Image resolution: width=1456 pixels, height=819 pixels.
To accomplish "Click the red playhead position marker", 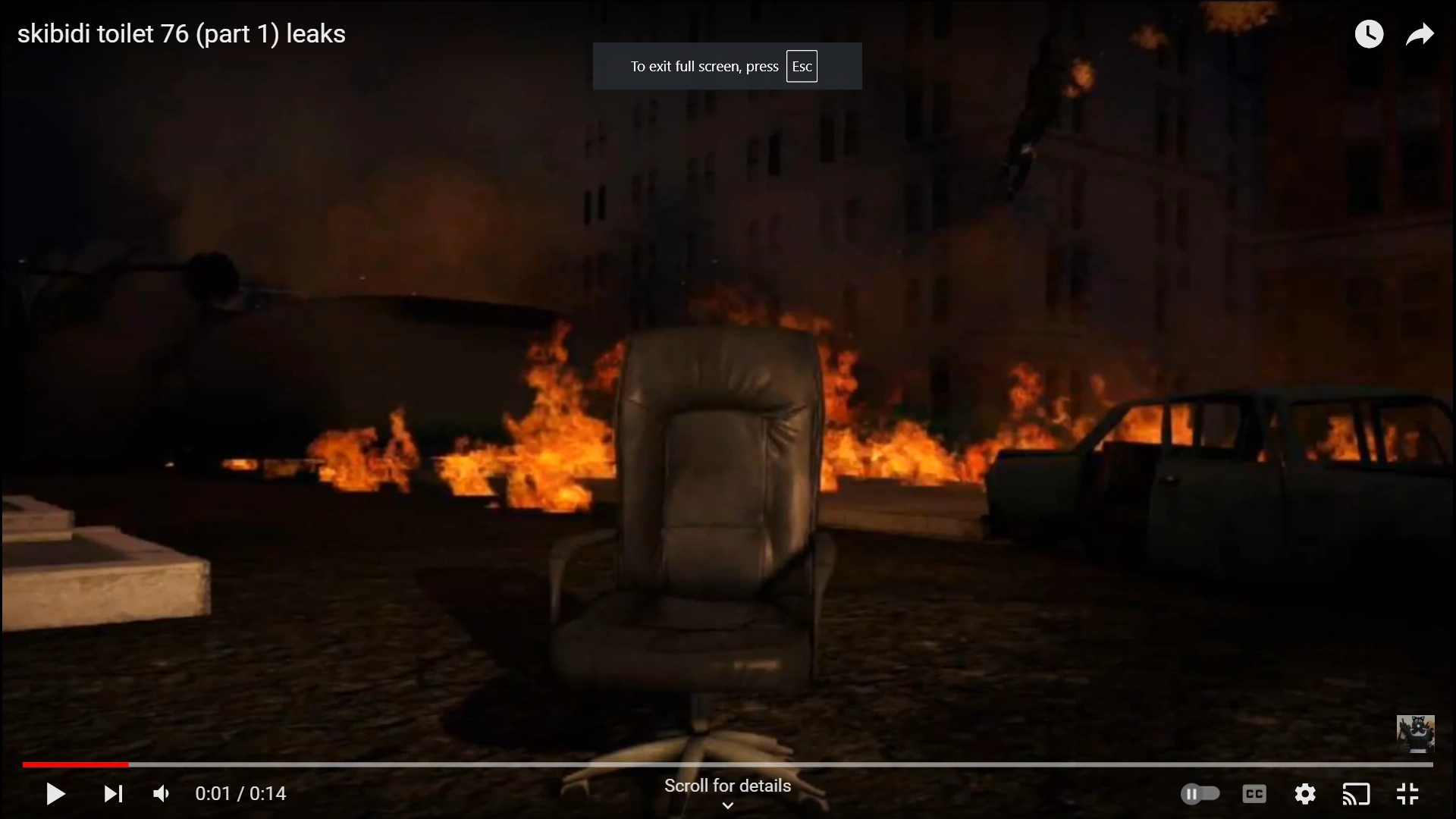I will (129, 764).
